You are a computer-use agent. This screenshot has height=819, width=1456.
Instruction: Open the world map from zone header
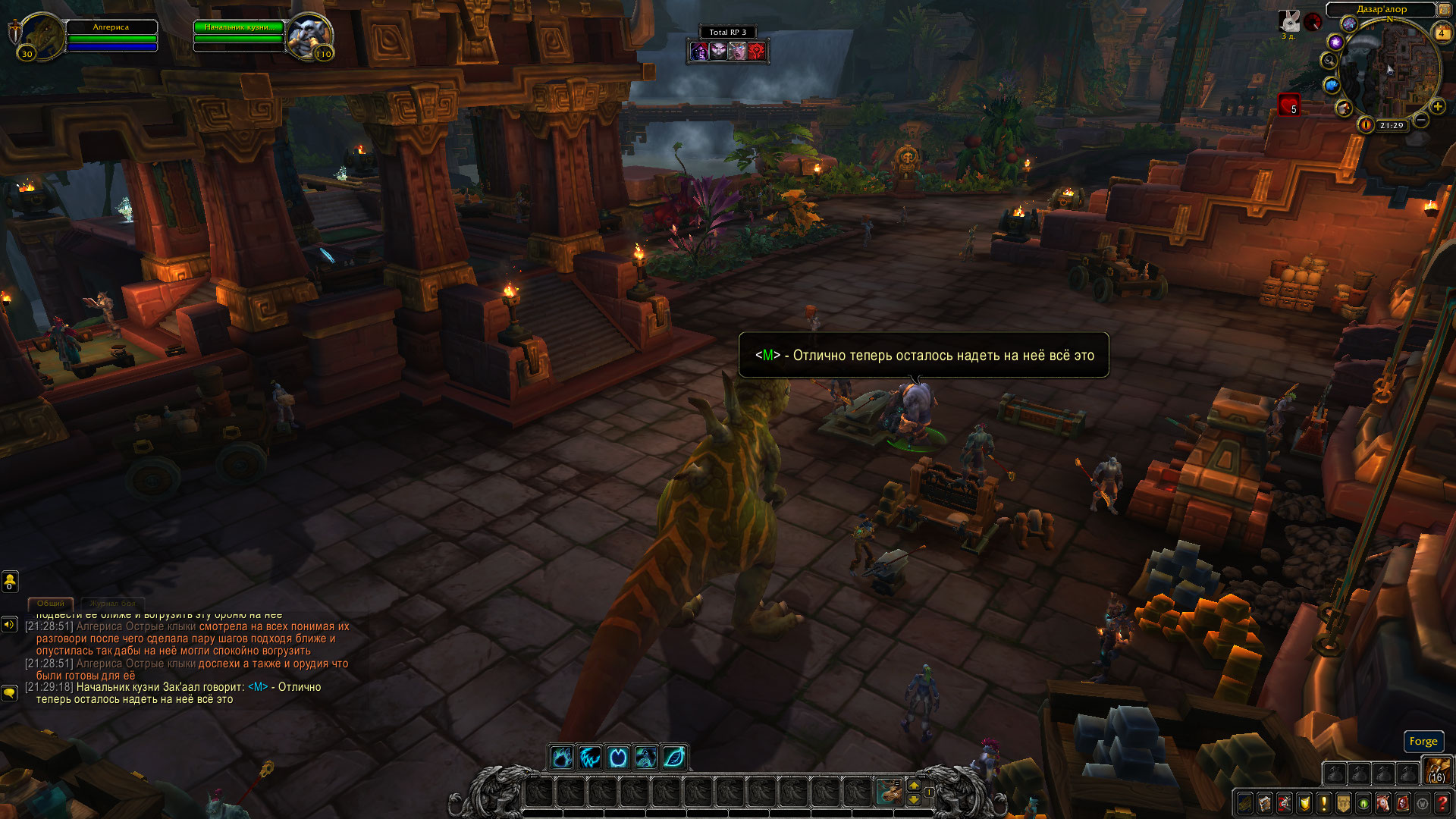pyautogui.click(x=1381, y=9)
